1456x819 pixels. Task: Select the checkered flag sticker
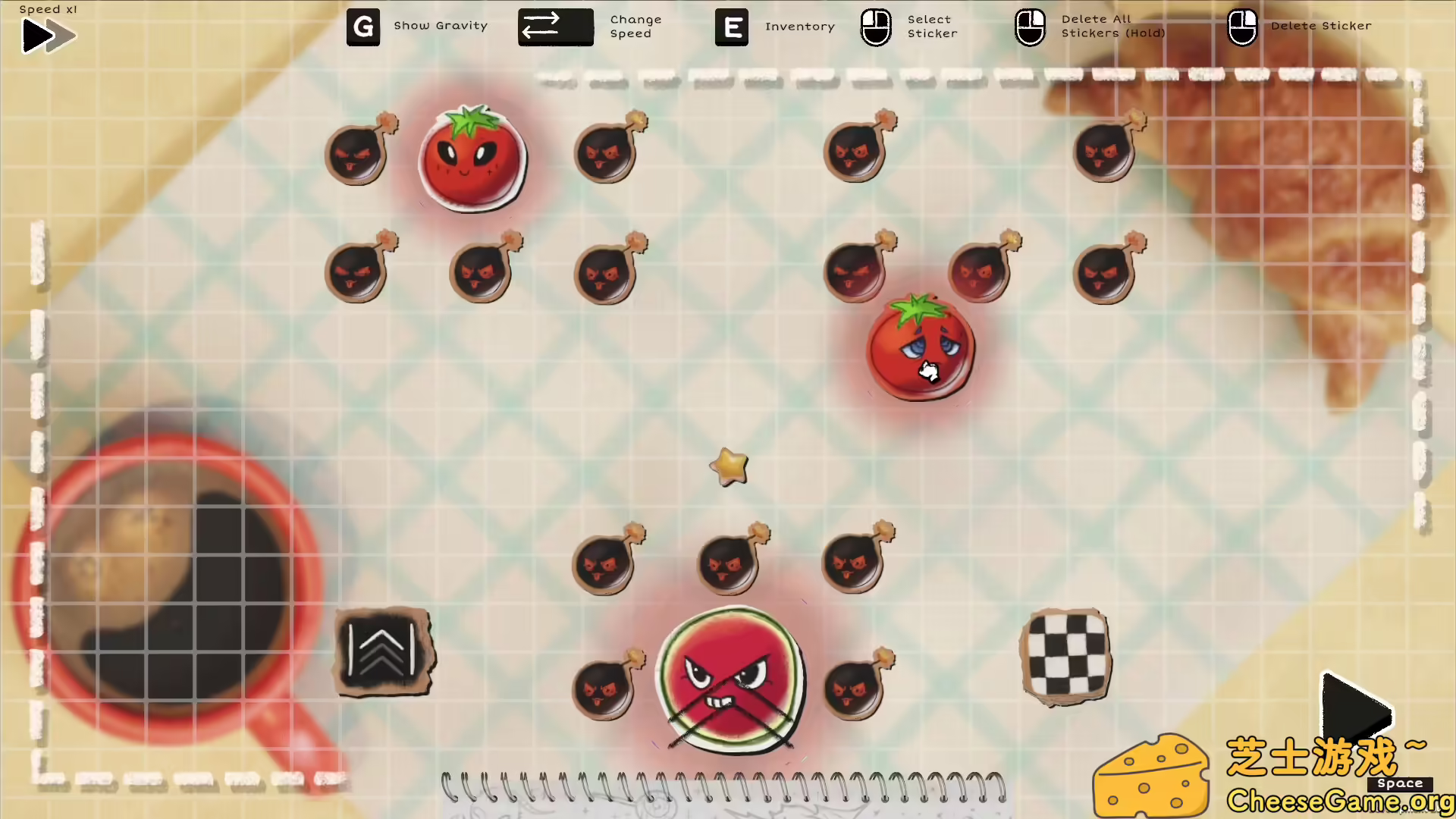[1066, 656]
